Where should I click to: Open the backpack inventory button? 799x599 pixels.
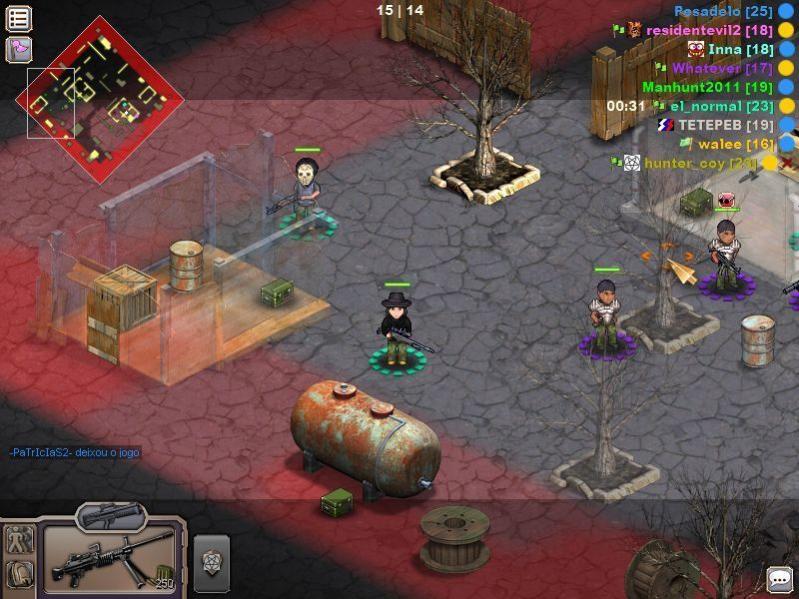(19, 573)
